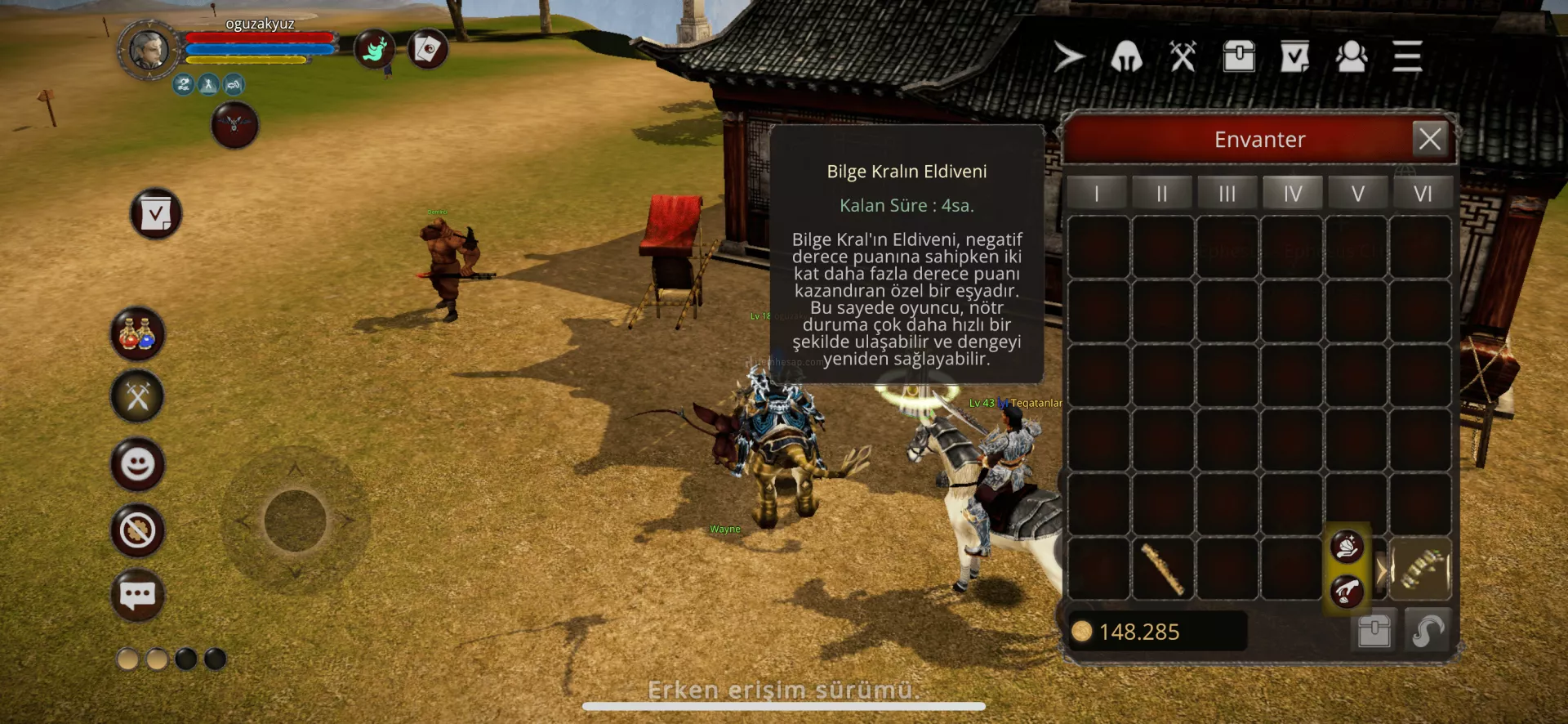Viewport: 1568px width, 724px height.
Task: Open the crossed axes menu in top bar
Action: pos(1183,57)
